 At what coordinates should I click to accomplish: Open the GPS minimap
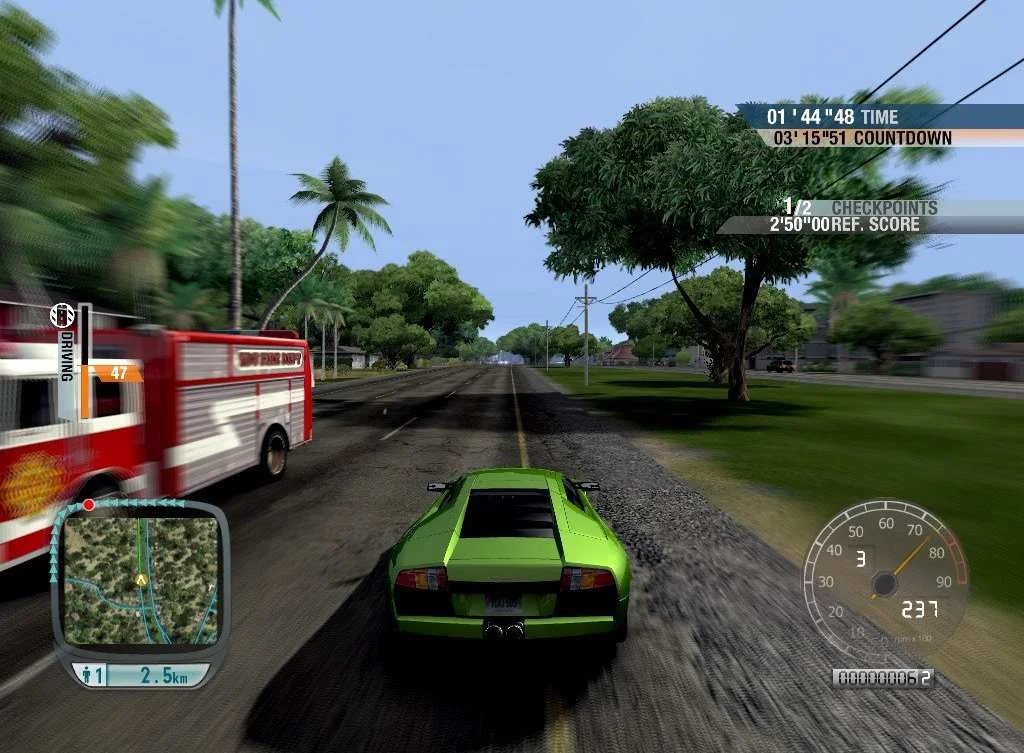click(x=140, y=578)
